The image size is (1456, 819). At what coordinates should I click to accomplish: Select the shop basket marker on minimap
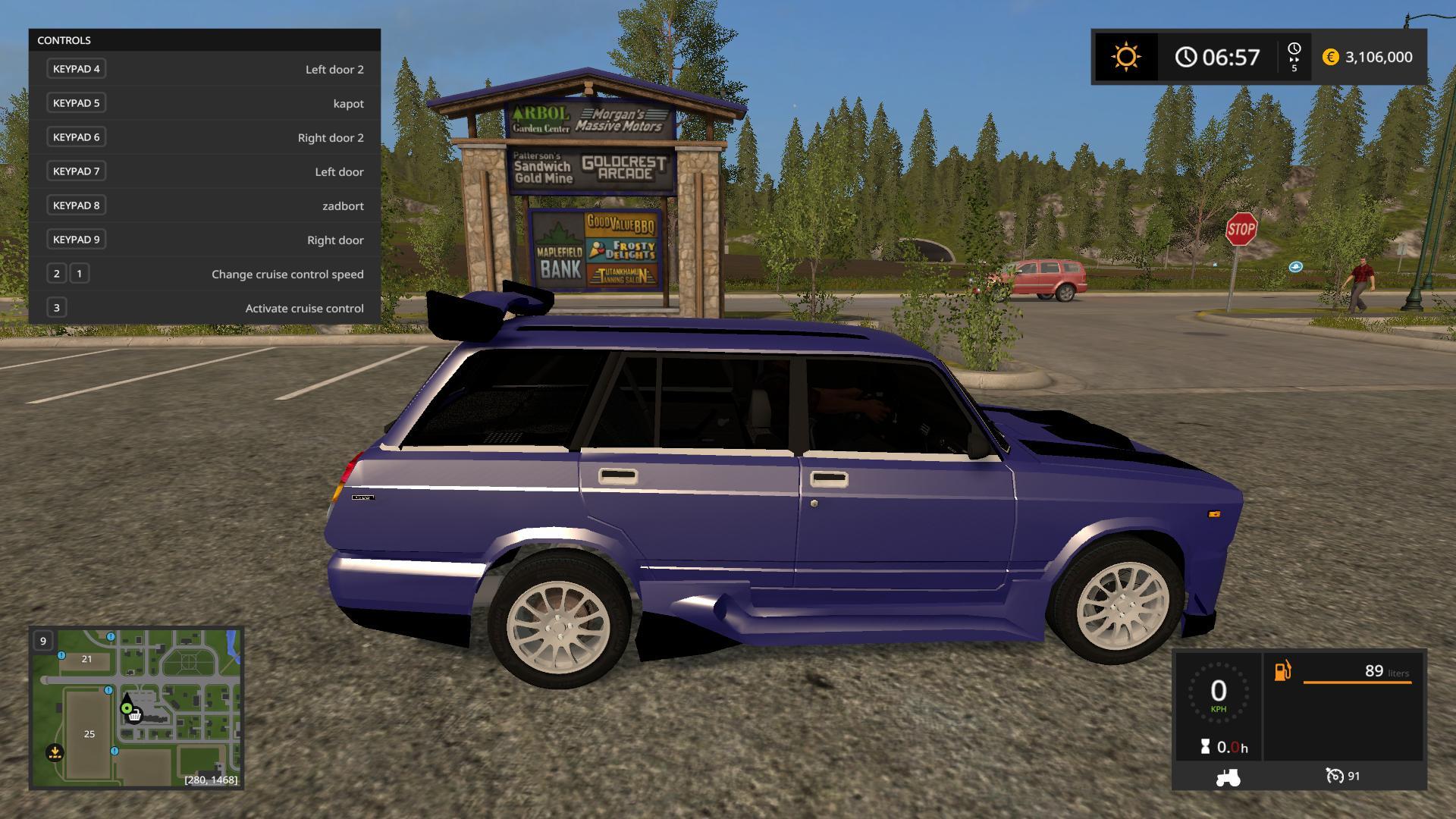pyautogui.click(x=135, y=715)
